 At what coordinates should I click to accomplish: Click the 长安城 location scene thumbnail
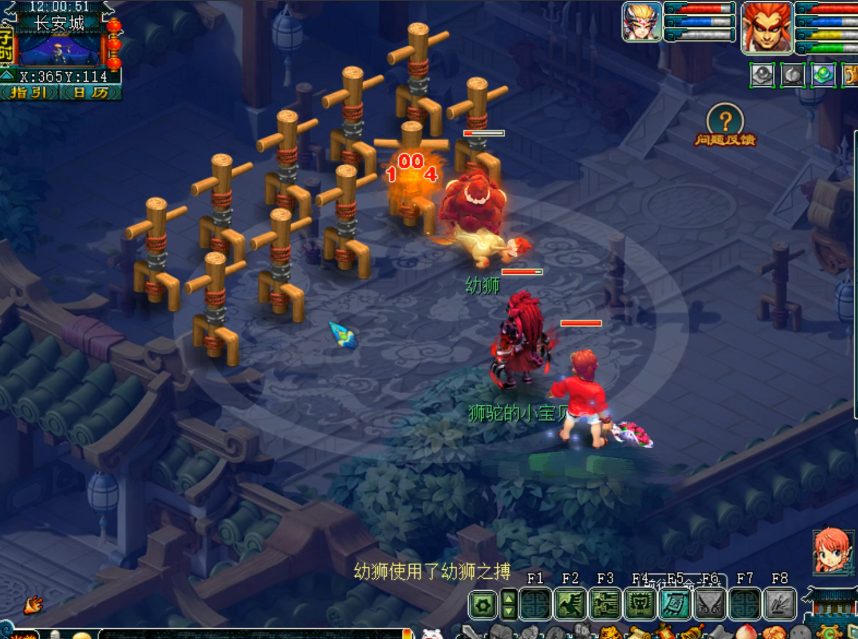tap(60, 47)
